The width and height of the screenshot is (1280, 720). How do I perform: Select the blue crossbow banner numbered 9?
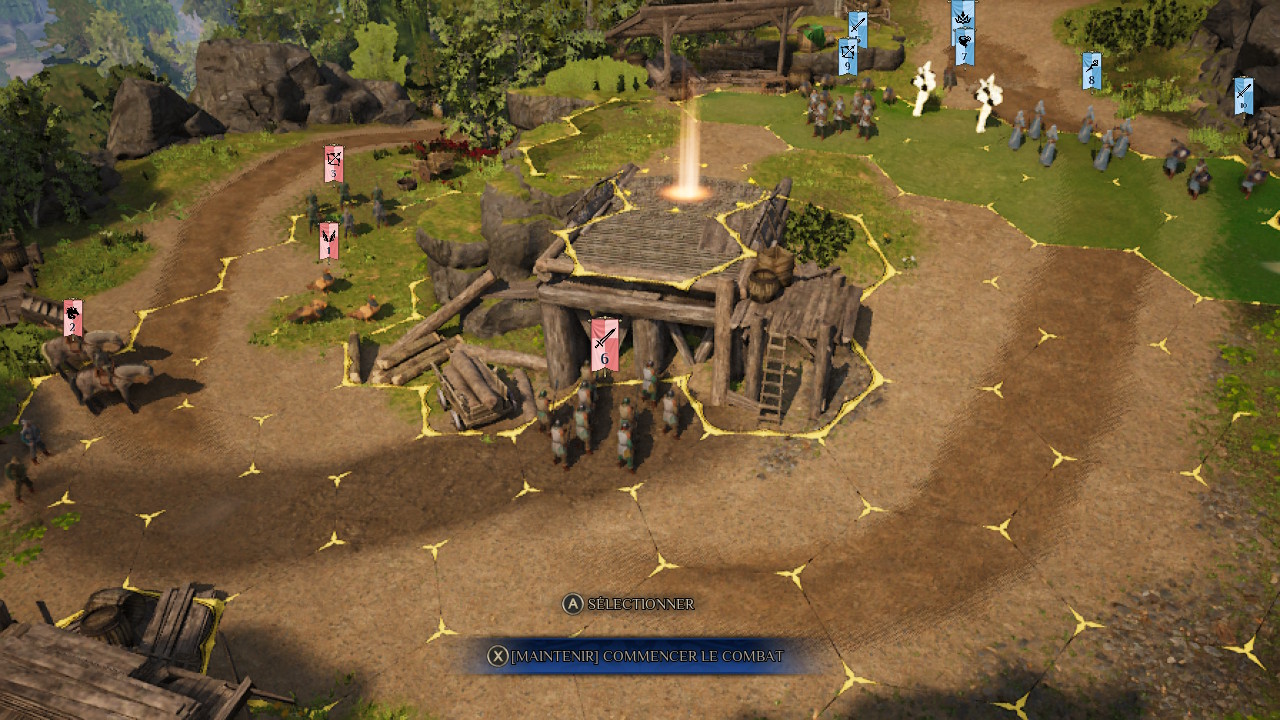pos(847,57)
